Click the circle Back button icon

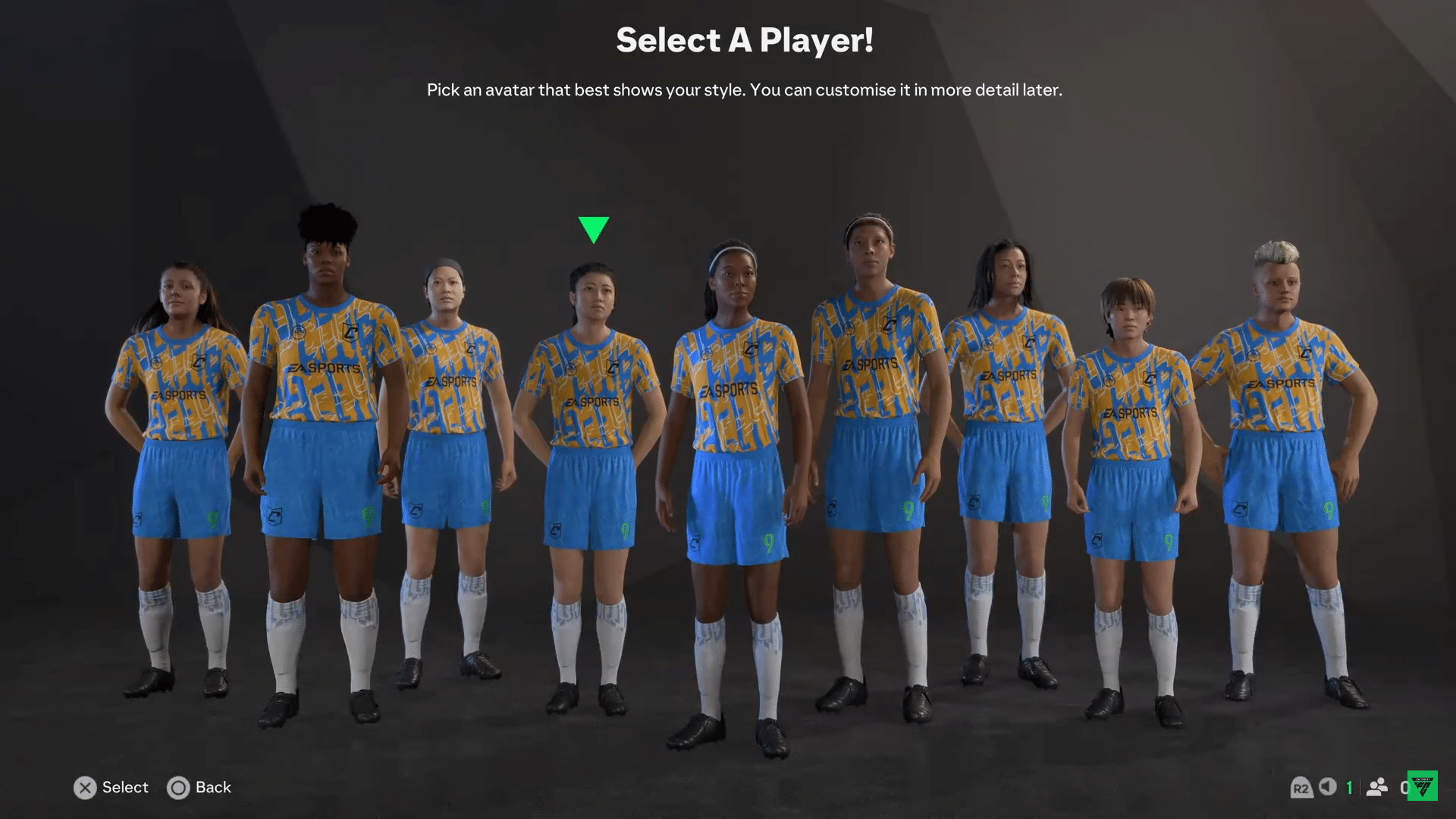tap(179, 788)
